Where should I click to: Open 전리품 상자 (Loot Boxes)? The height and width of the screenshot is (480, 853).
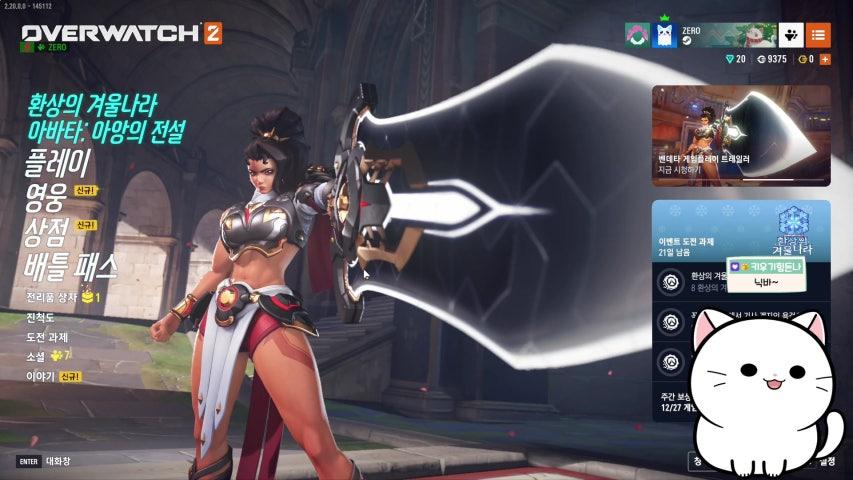click(54, 298)
